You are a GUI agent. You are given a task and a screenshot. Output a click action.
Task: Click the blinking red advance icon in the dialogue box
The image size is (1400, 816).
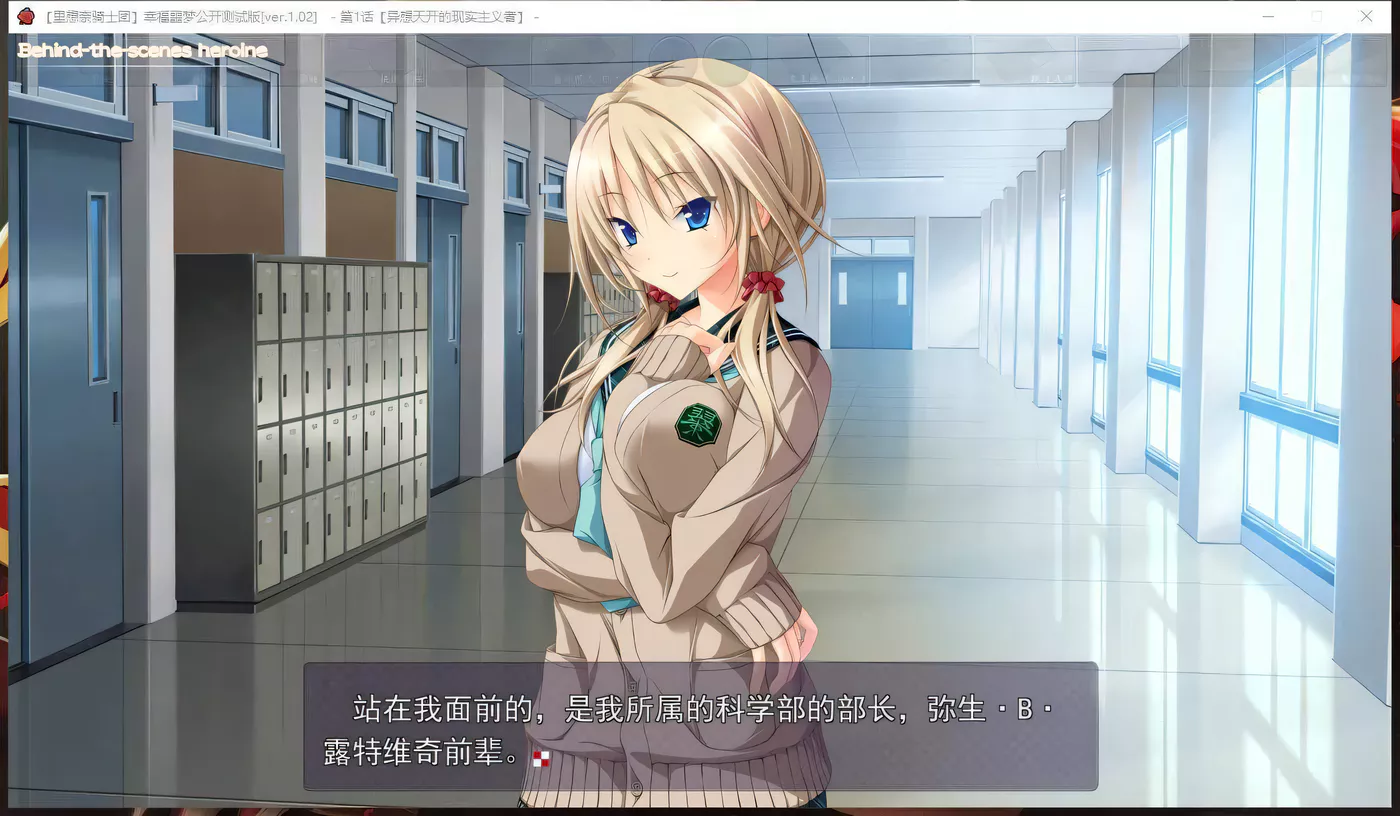click(x=541, y=760)
